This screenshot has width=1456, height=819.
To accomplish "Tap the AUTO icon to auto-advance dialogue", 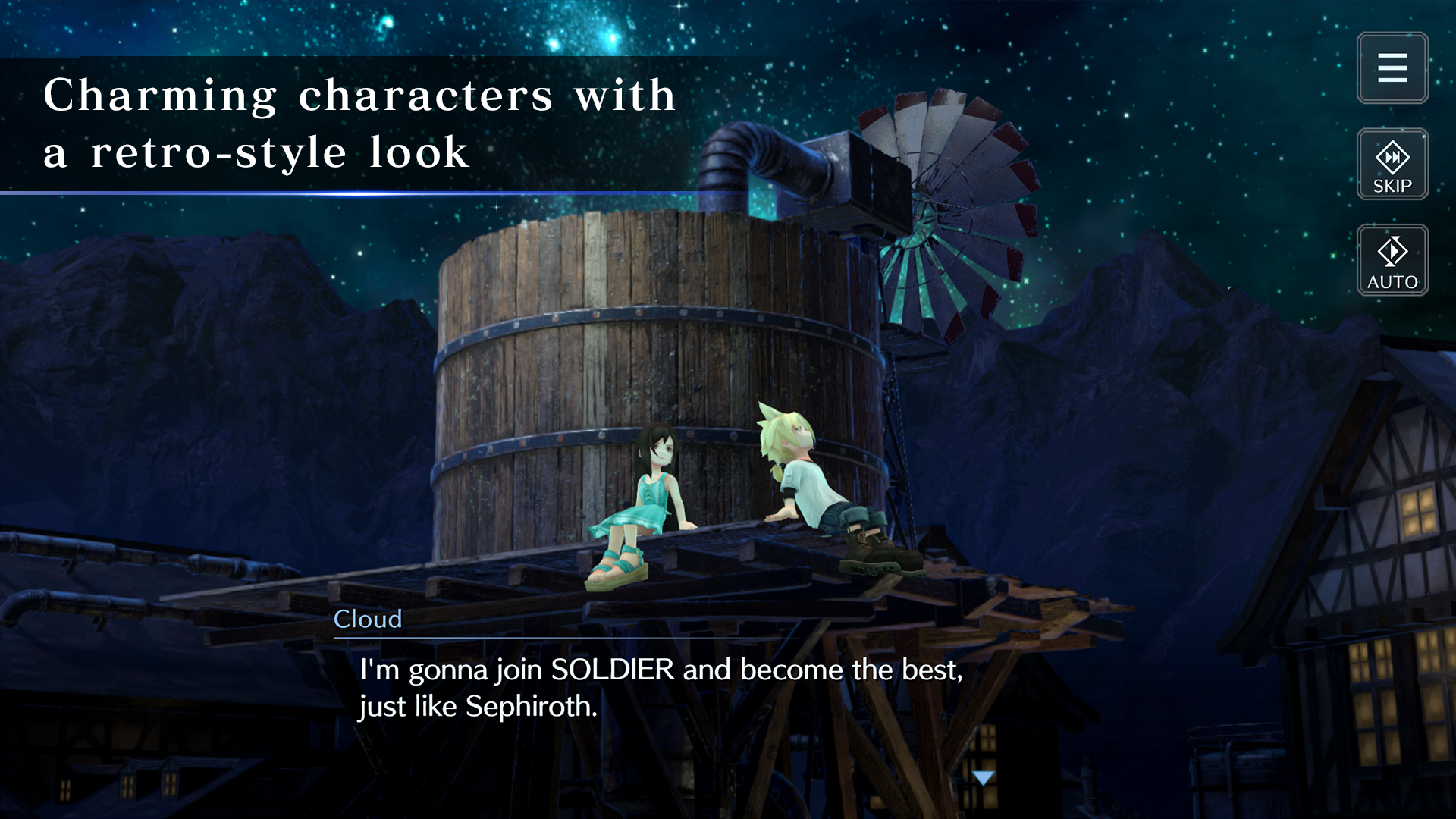I will click(x=1392, y=261).
